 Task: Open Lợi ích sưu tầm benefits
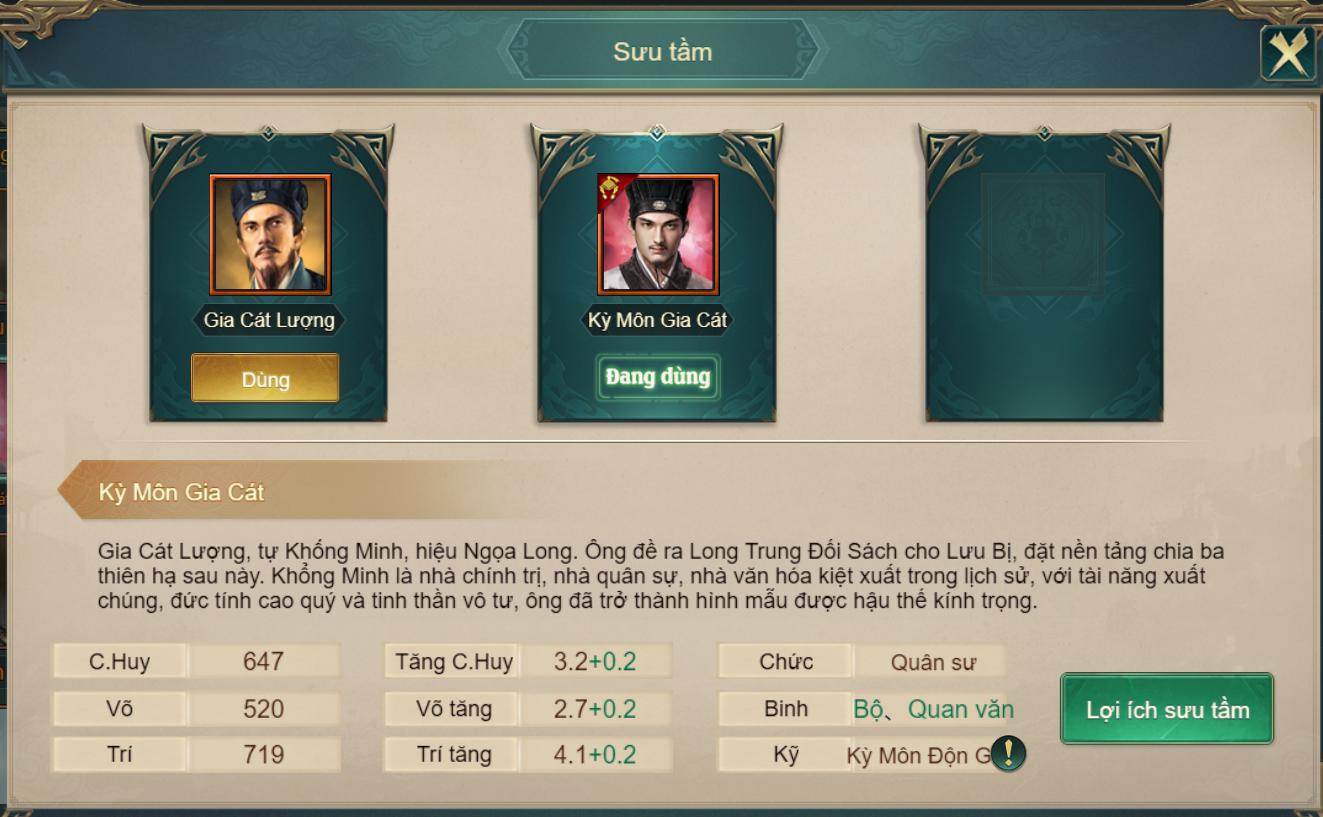tap(1167, 709)
